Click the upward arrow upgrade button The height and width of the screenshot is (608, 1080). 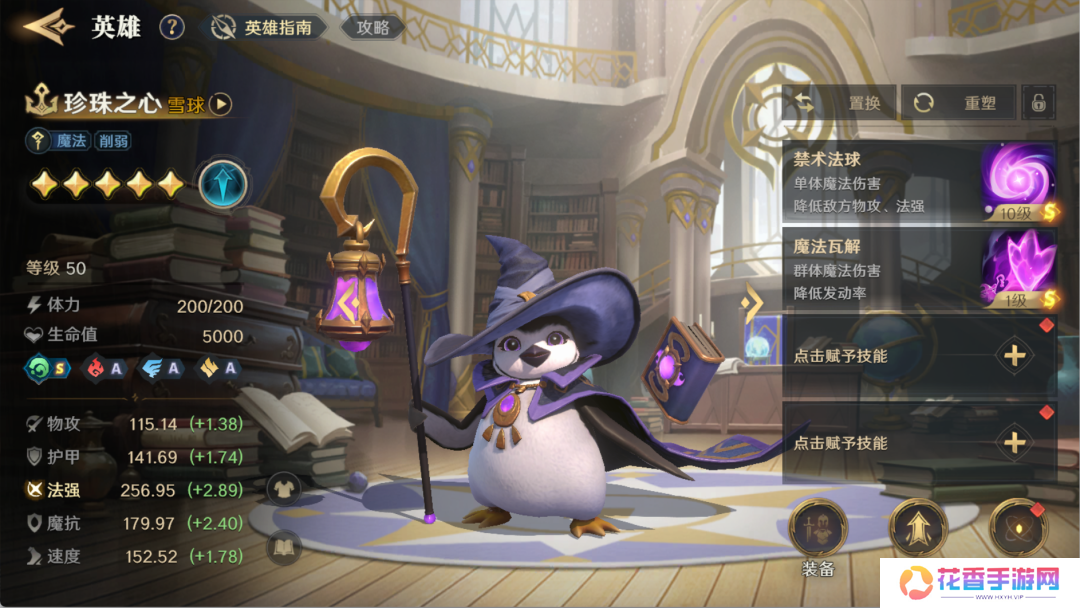point(918,527)
